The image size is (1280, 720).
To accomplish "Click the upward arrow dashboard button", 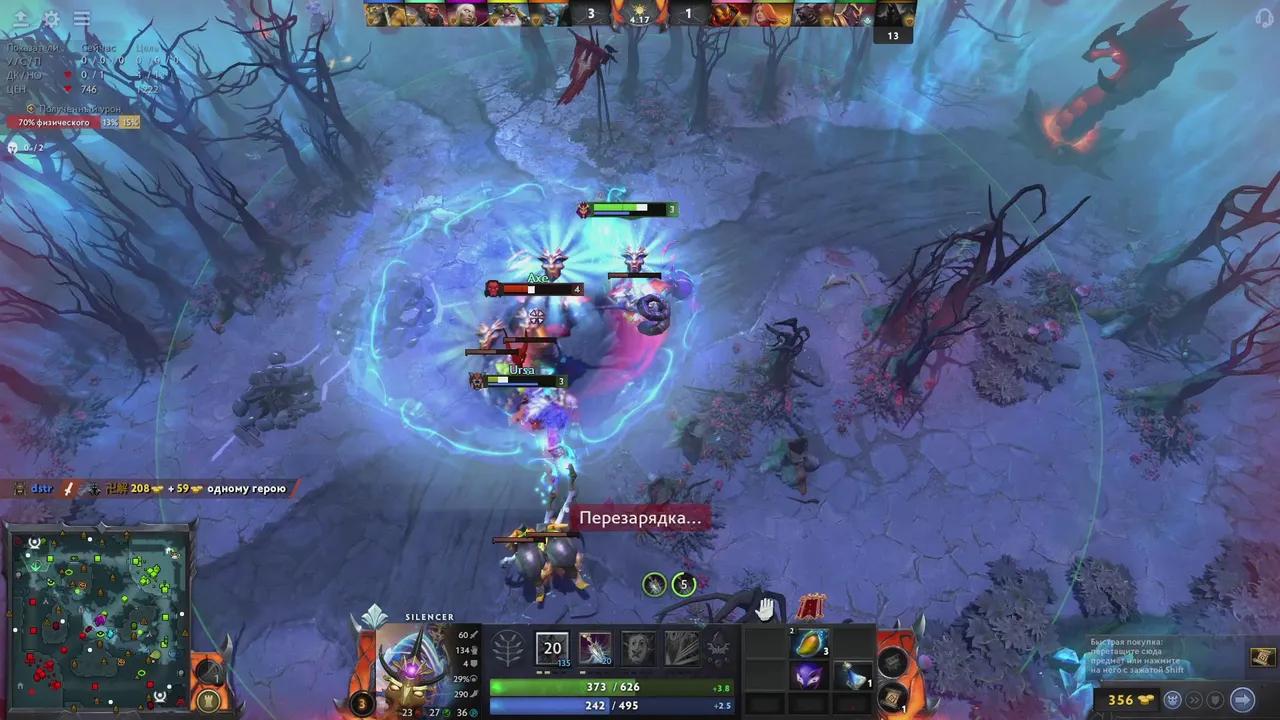I will (x=20, y=19).
